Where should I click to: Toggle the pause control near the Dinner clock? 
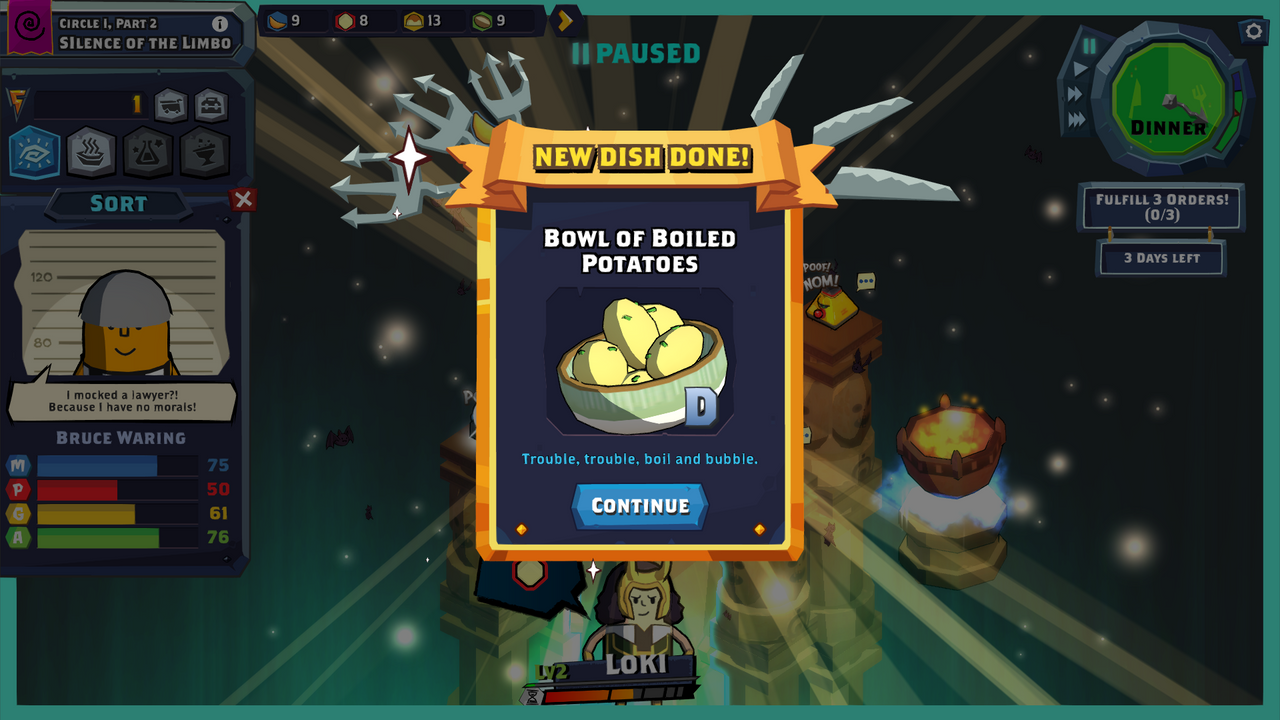coord(1089,46)
